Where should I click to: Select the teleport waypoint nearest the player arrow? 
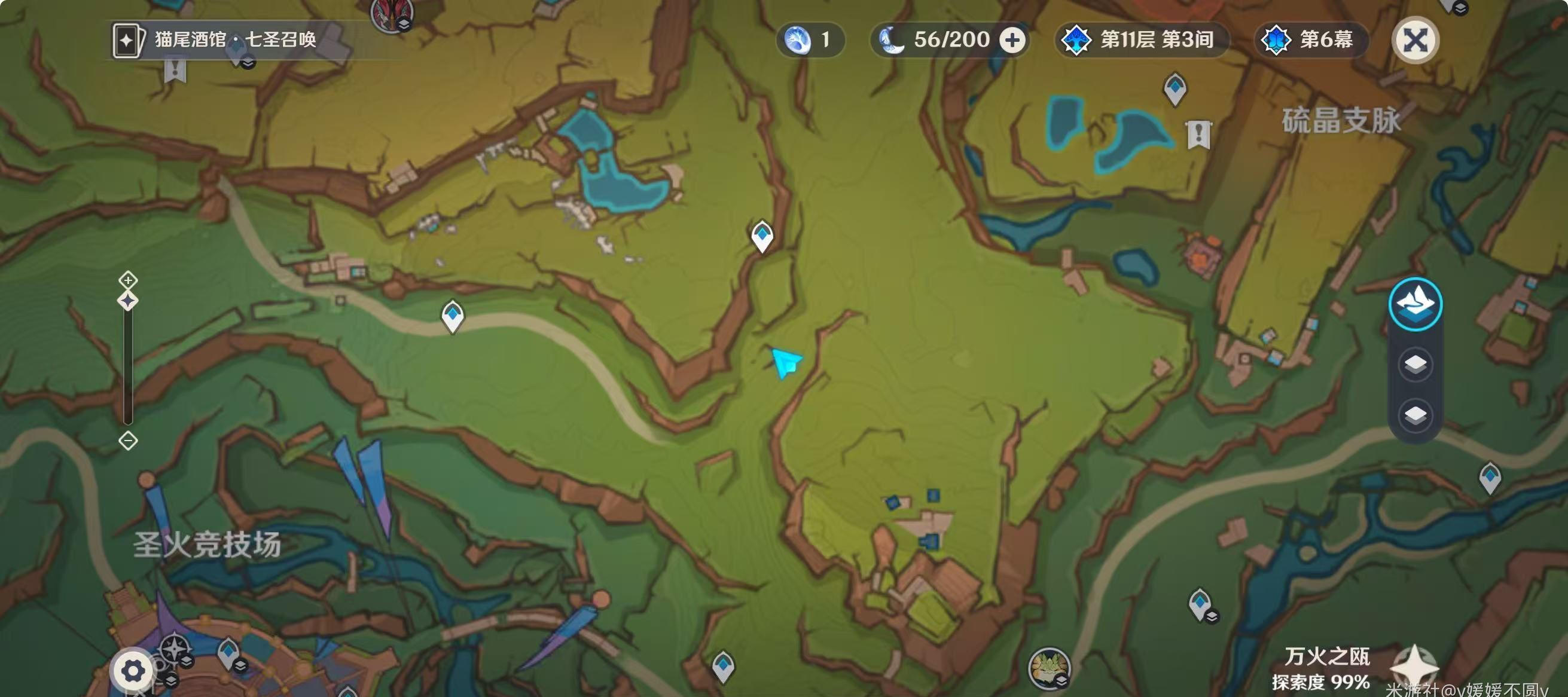point(762,236)
